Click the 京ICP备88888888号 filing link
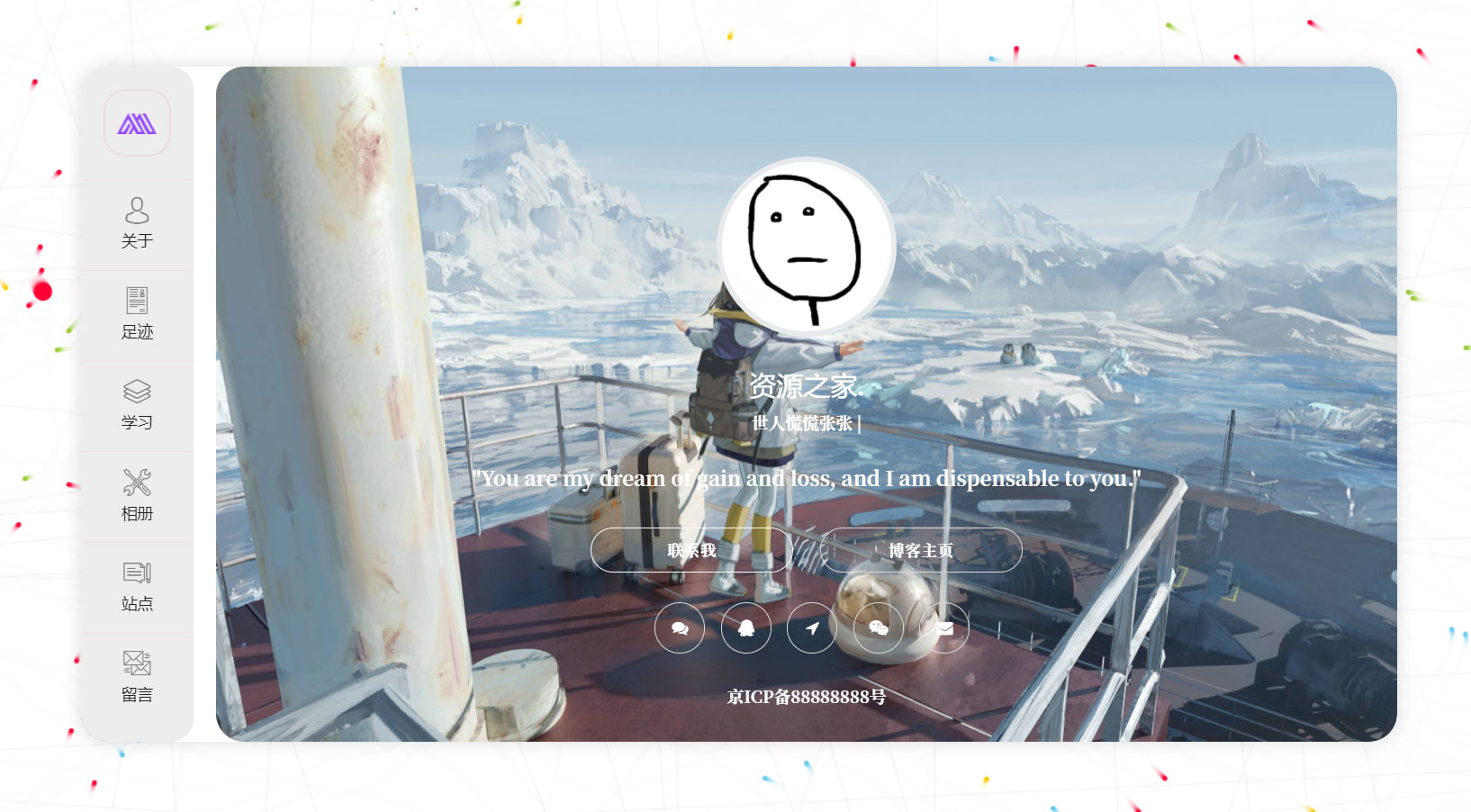This screenshot has height=812, width=1471. [808, 695]
